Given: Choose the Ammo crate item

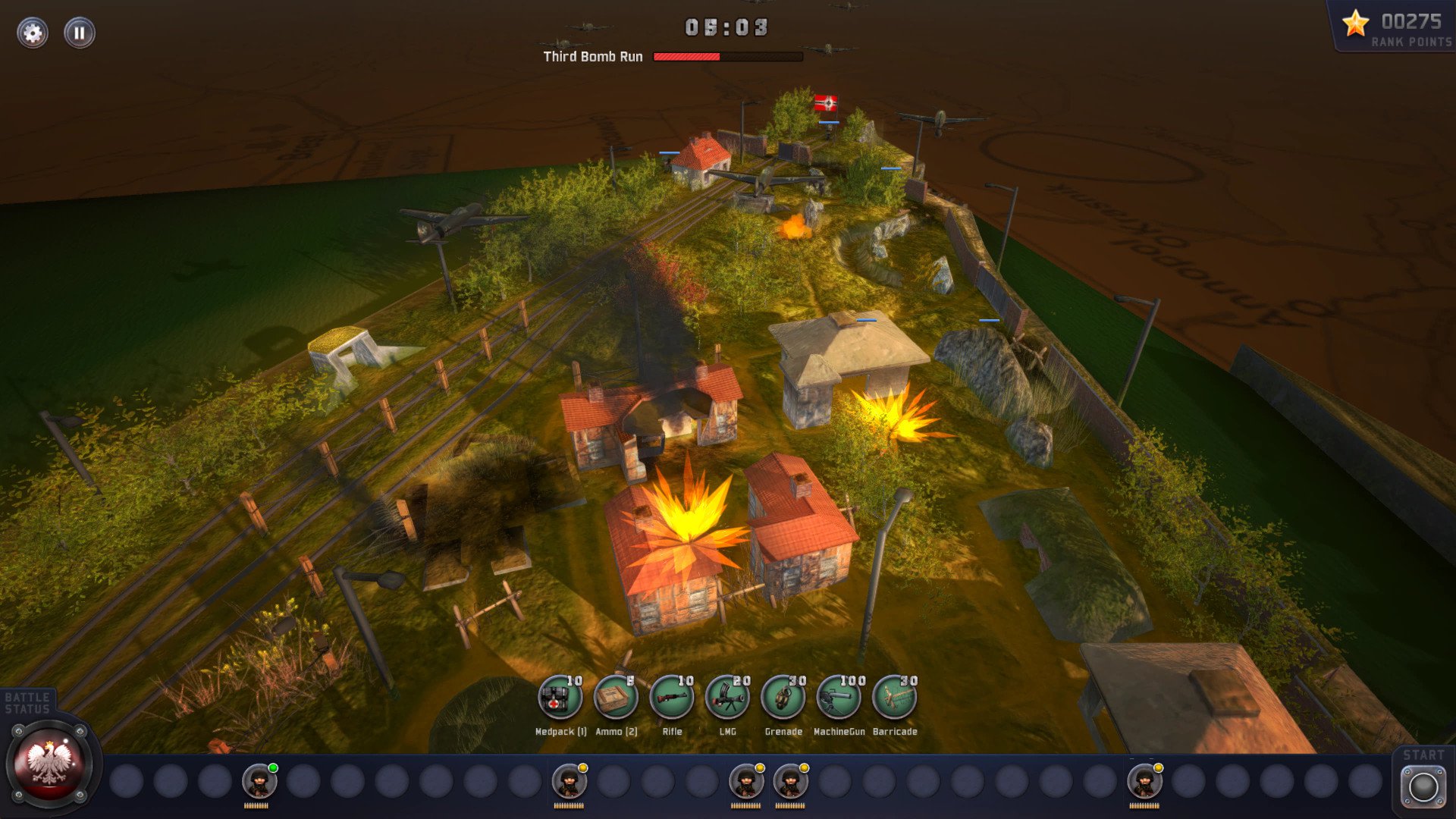Looking at the screenshot, I should [x=615, y=698].
